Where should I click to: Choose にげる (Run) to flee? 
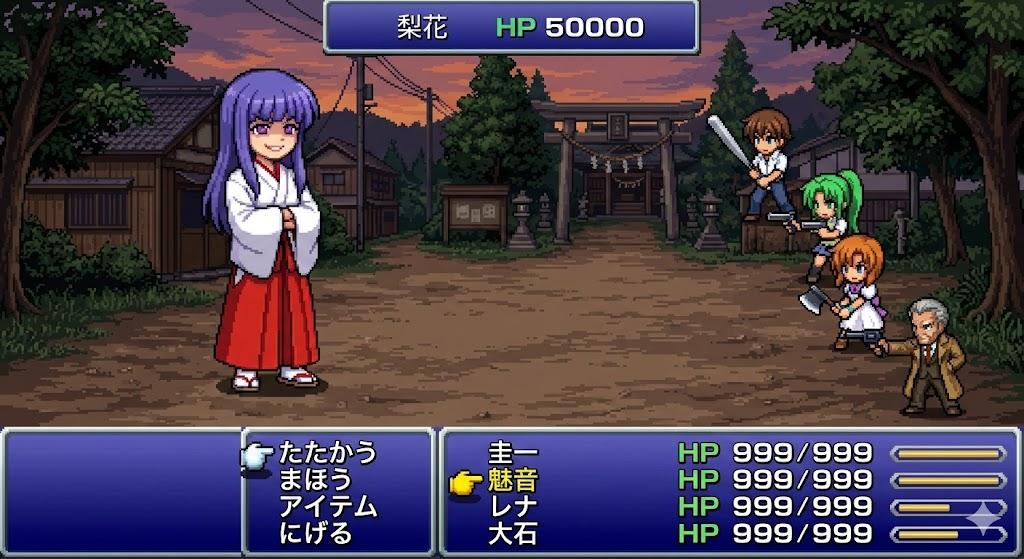pos(316,533)
